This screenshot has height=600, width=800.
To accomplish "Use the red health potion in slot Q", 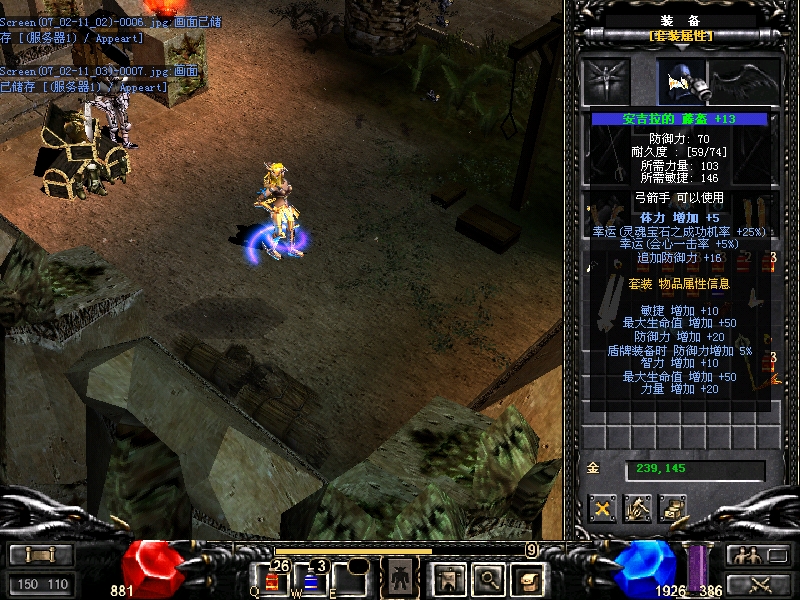I will coord(272,581).
